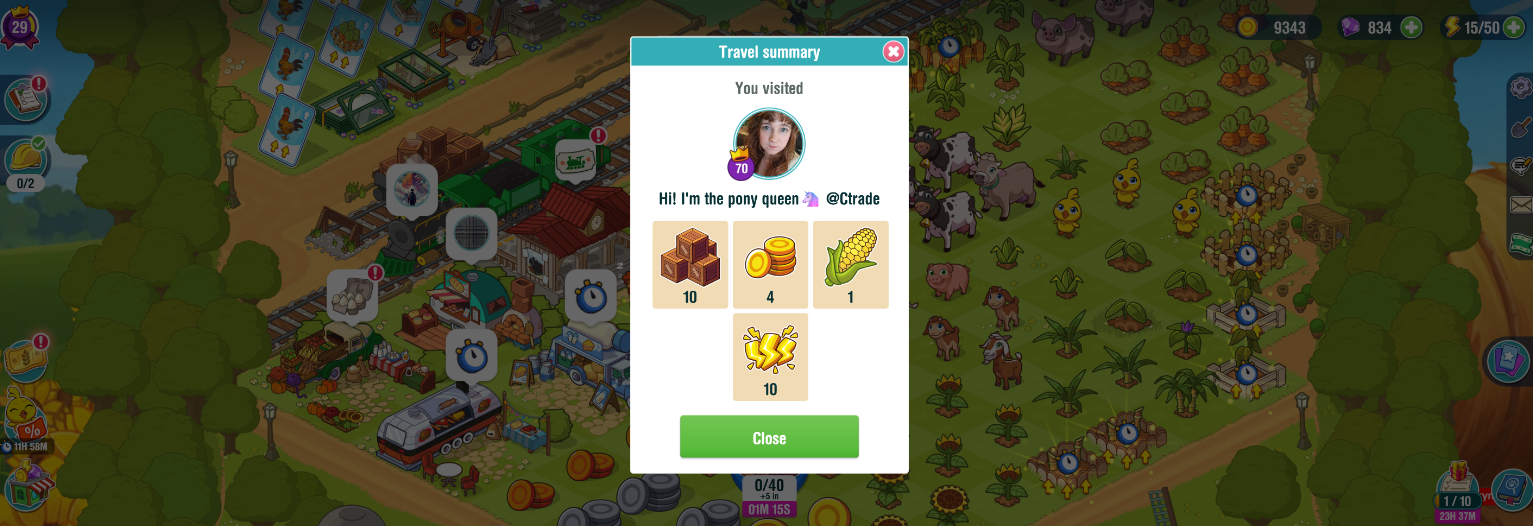Select the wooden crates reward tile
This screenshot has height=526, width=1533.
[690, 264]
